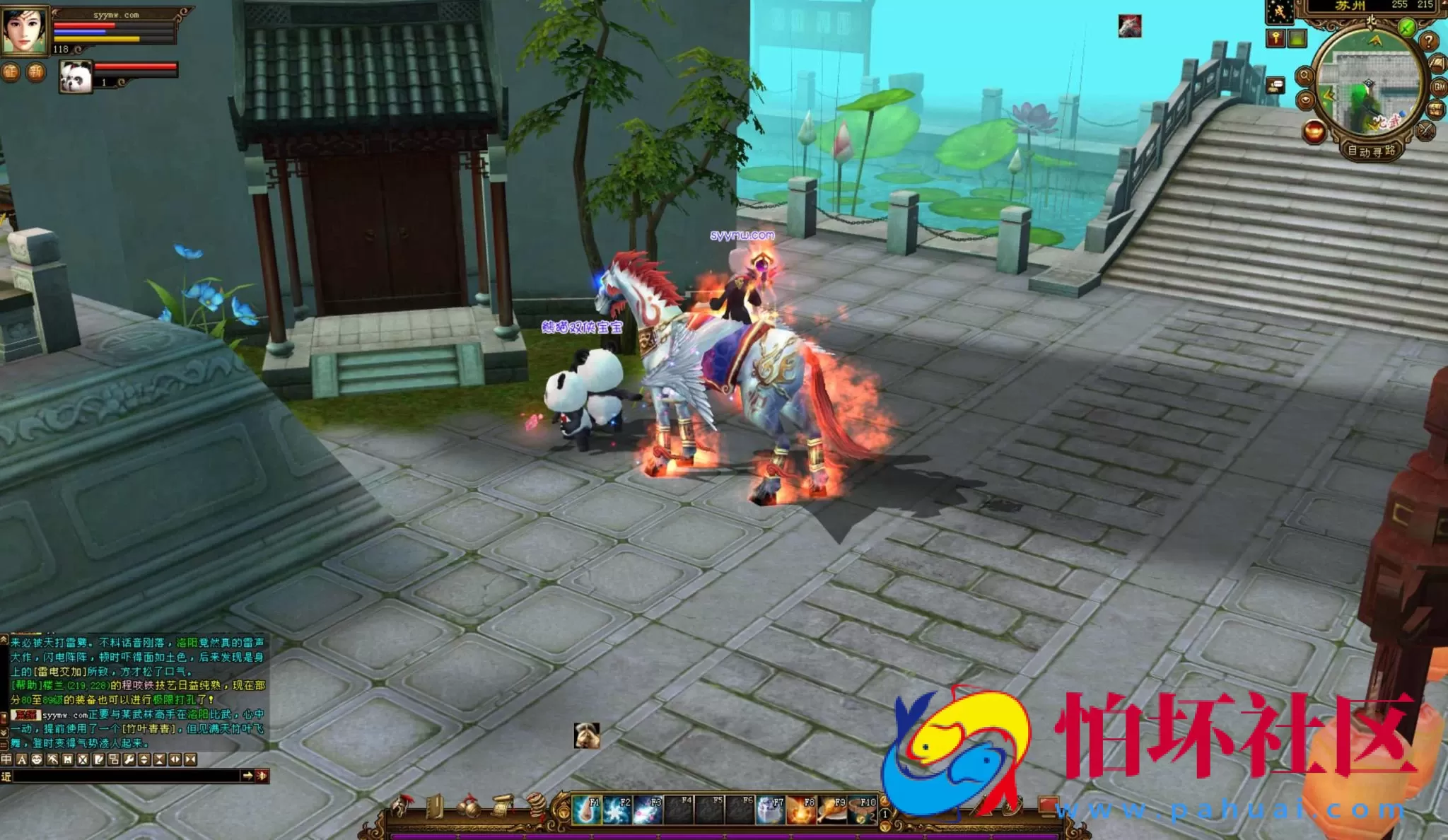Switch input language with the 中 chat button
The image size is (1448, 840).
pos(6,759)
